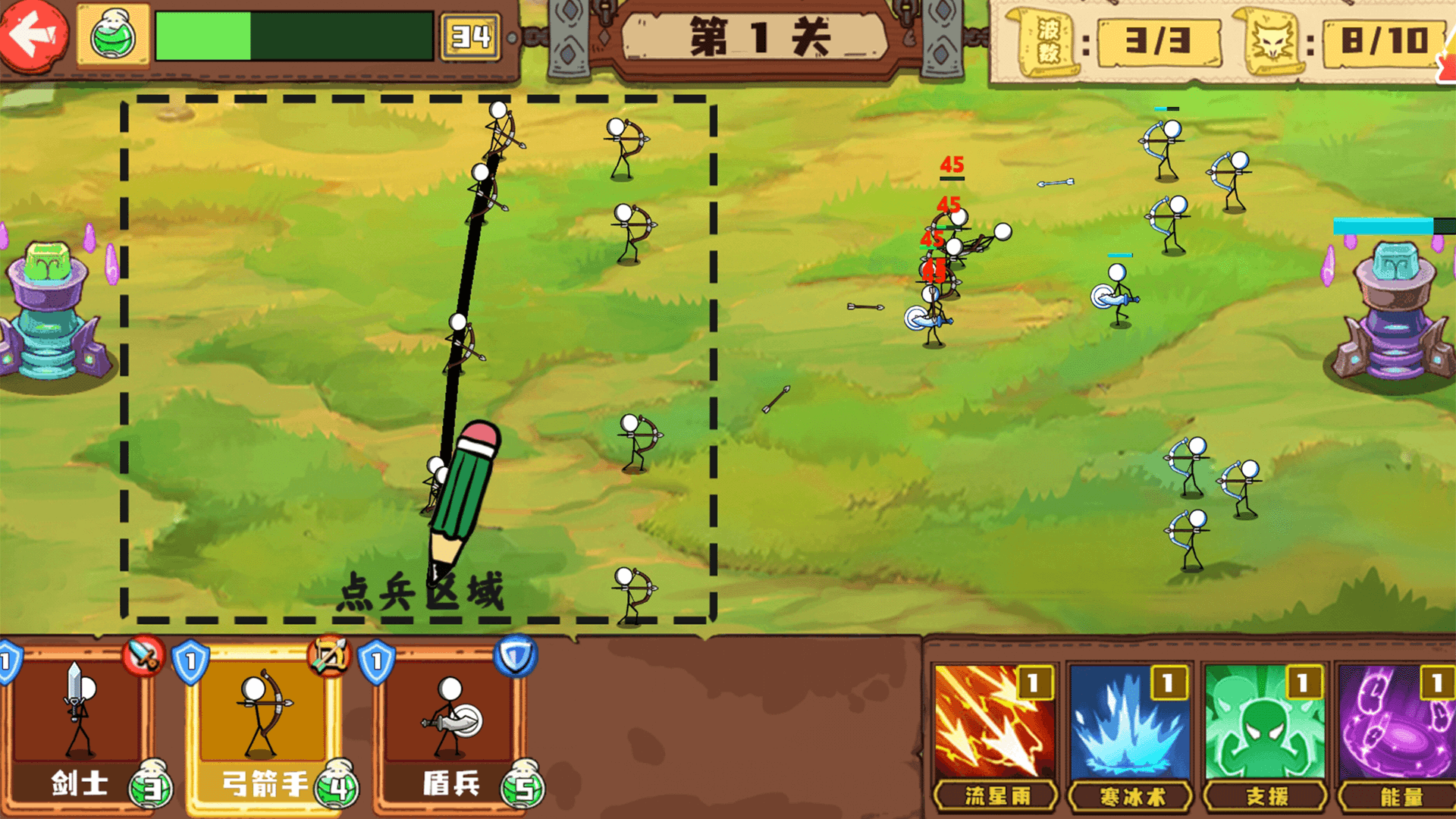The image size is (1456, 819).
Task: Cast the 流星雨 meteor shower skill
Action: [994, 733]
